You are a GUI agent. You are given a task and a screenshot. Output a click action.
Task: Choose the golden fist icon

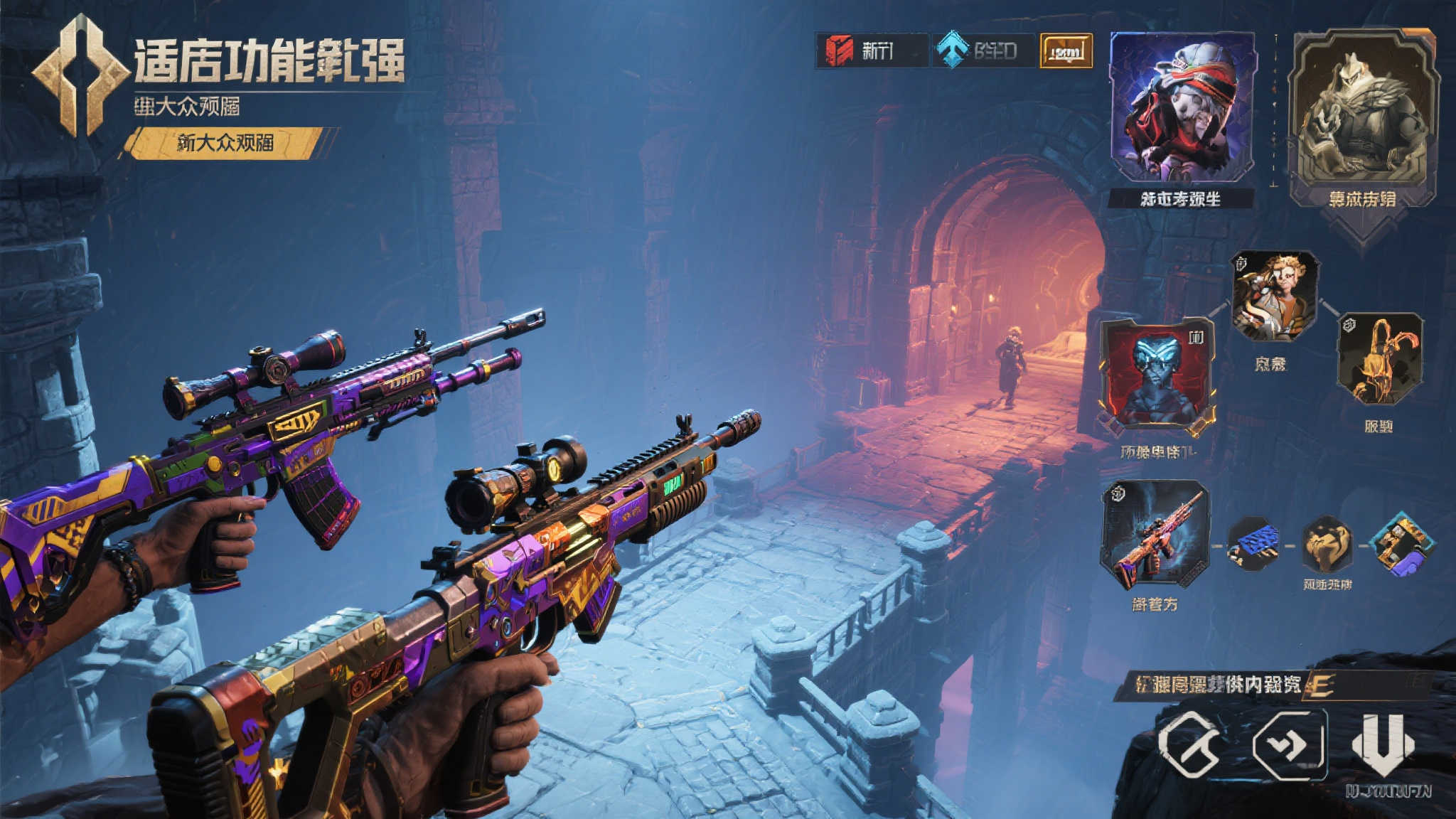[x=1327, y=545]
